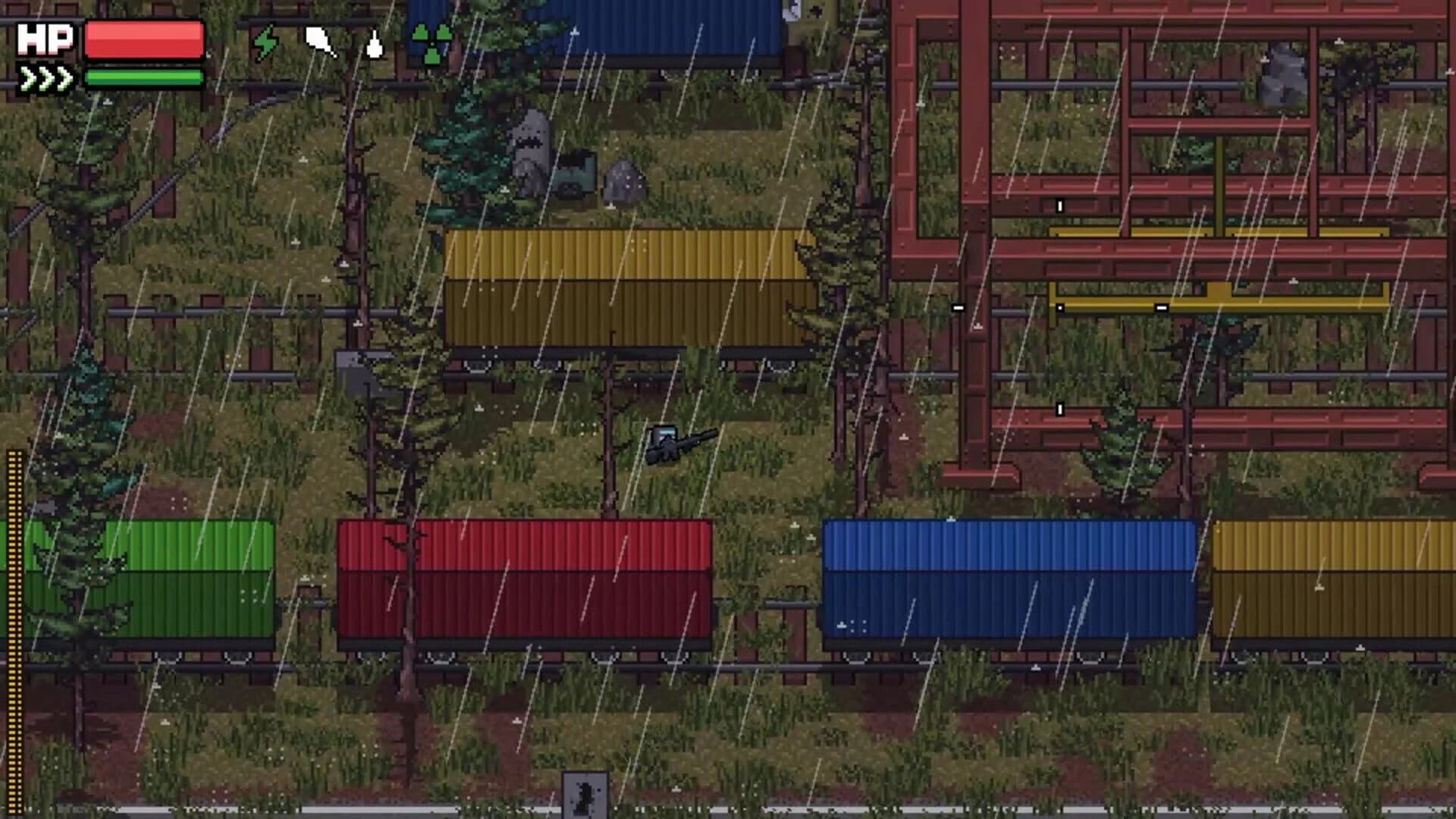Pick up the sniper rifle lying in grass
This screenshot has height=819, width=1456.
pyautogui.click(x=679, y=444)
